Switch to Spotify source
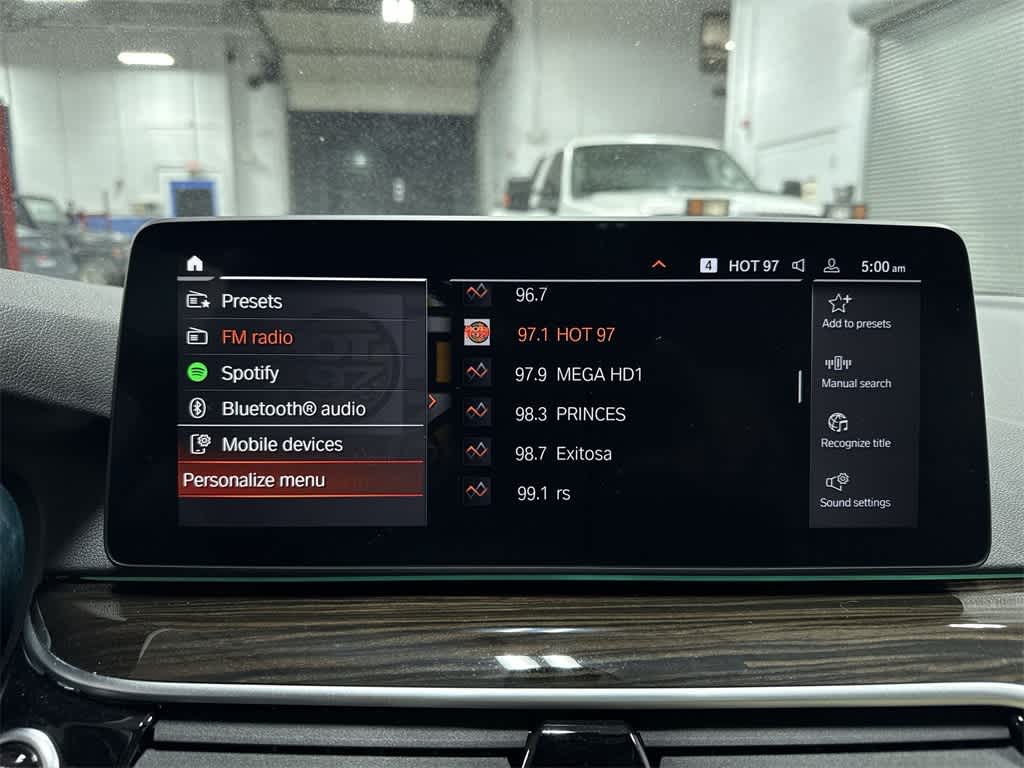Image resolution: width=1024 pixels, height=768 pixels. coord(249,373)
